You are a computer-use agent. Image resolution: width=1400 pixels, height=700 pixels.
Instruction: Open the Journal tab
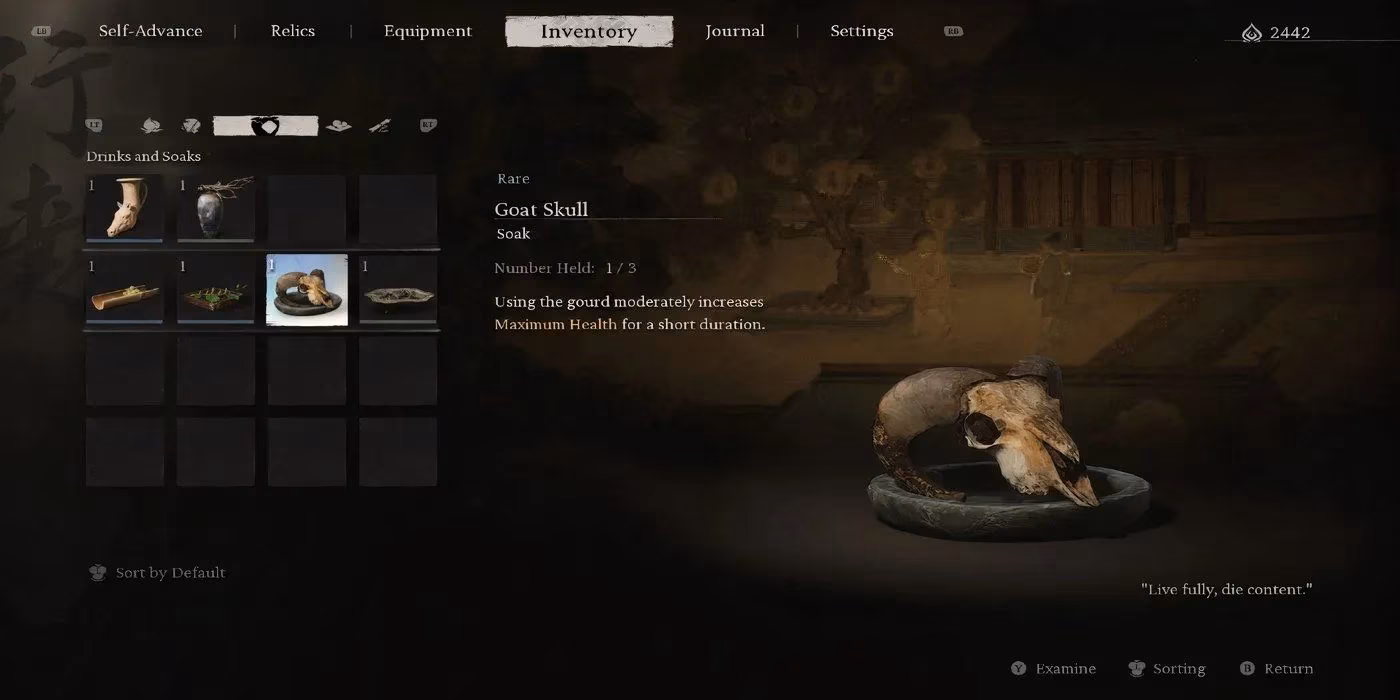[735, 31]
